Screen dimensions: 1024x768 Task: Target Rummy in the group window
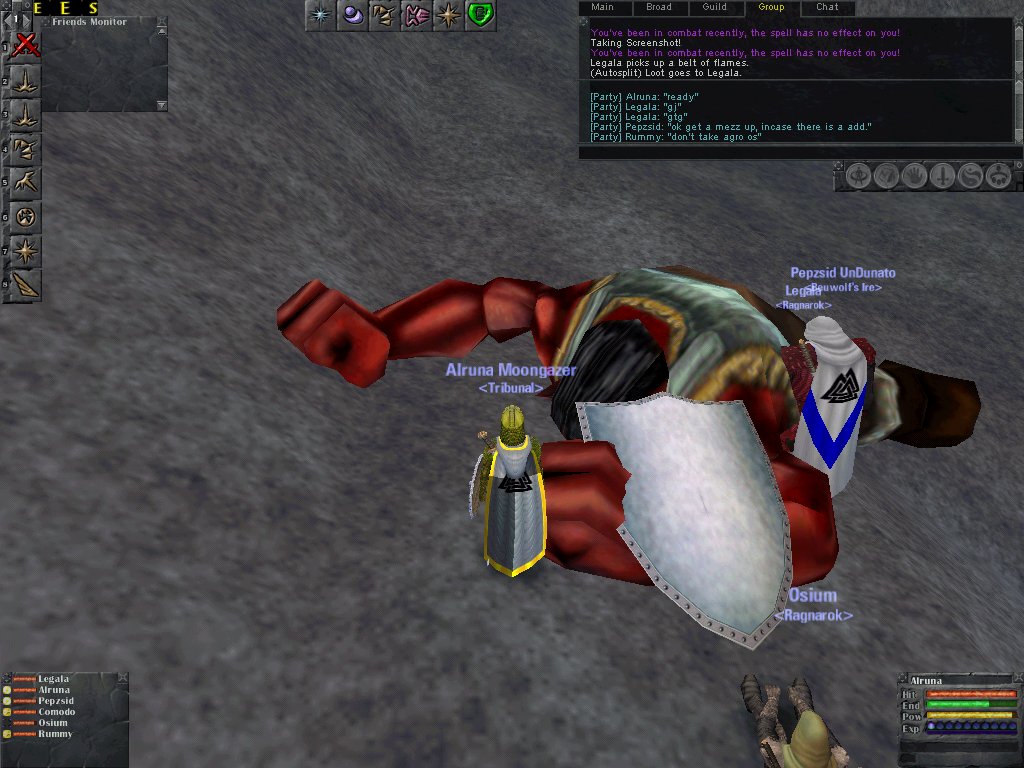55,734
